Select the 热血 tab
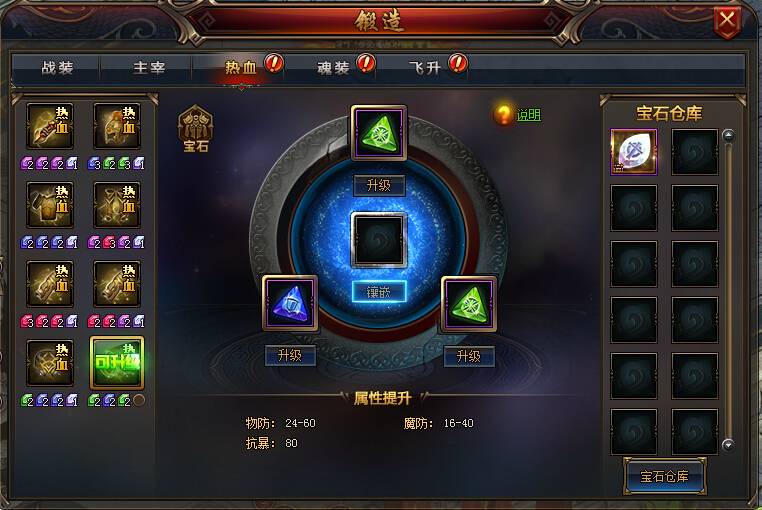This screenshot has height=510, width=762. [240, 69]
